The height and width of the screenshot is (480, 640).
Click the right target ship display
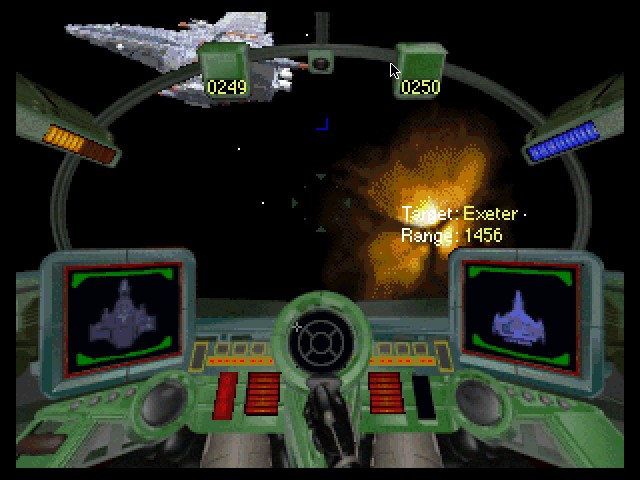click(x=519, y=313)
